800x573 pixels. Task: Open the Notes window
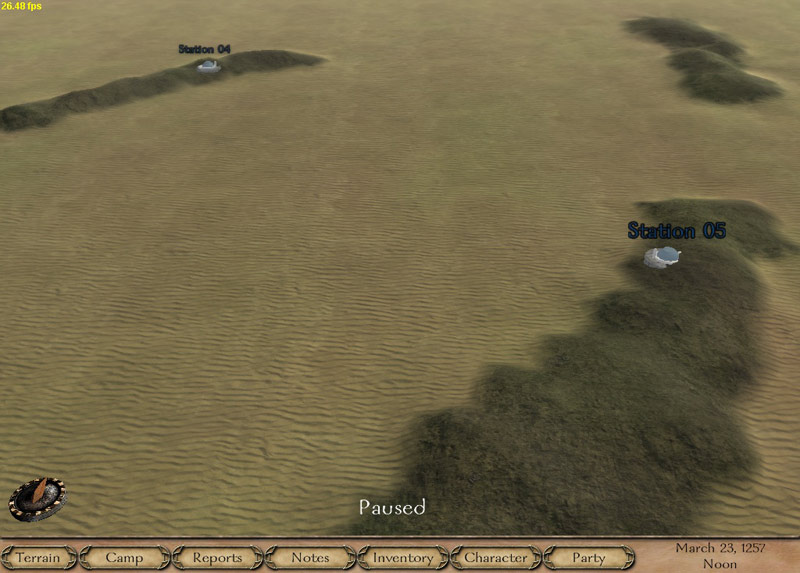[310, 557]
